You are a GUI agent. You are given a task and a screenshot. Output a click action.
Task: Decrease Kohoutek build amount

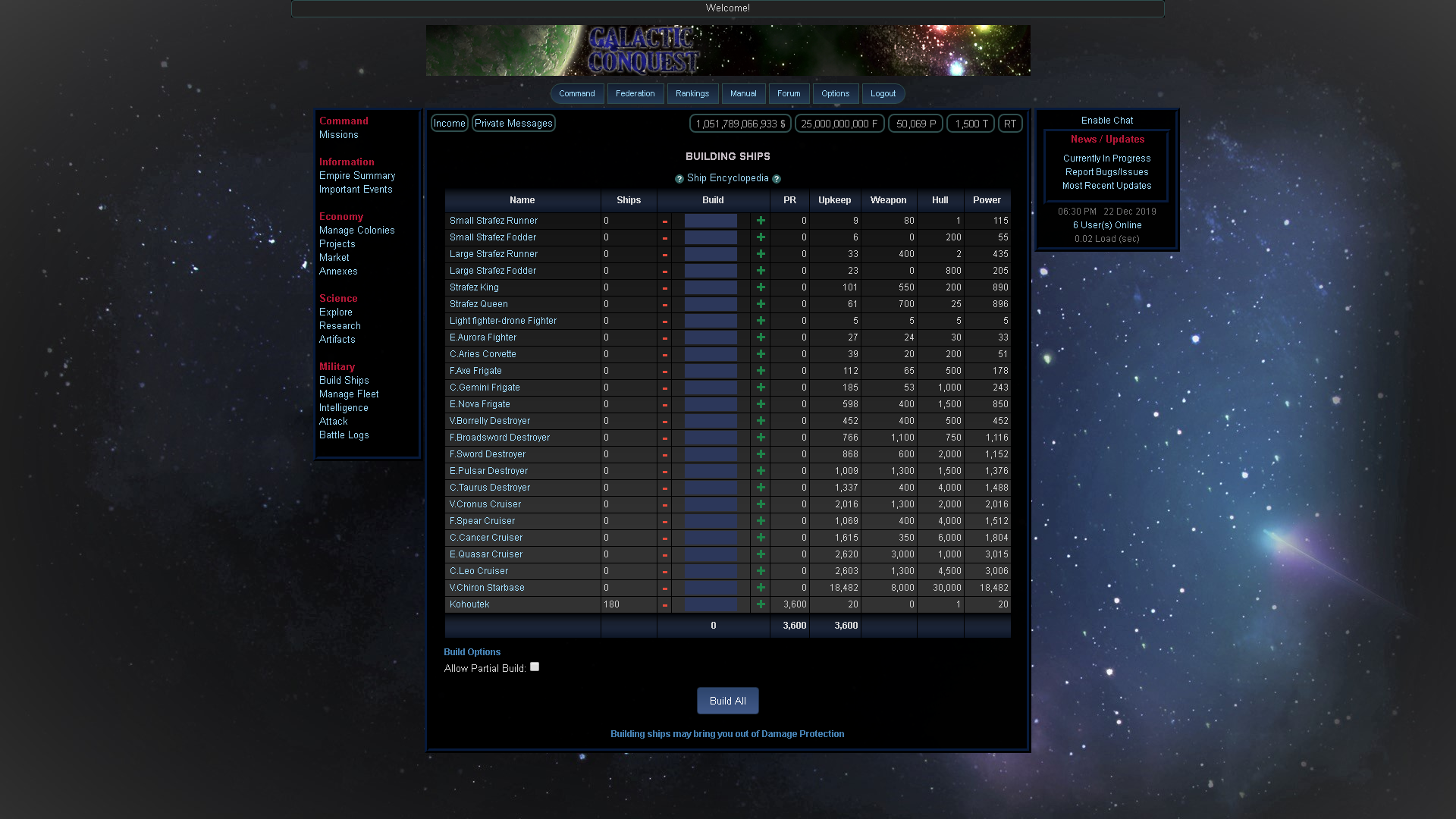pos(665,604)
